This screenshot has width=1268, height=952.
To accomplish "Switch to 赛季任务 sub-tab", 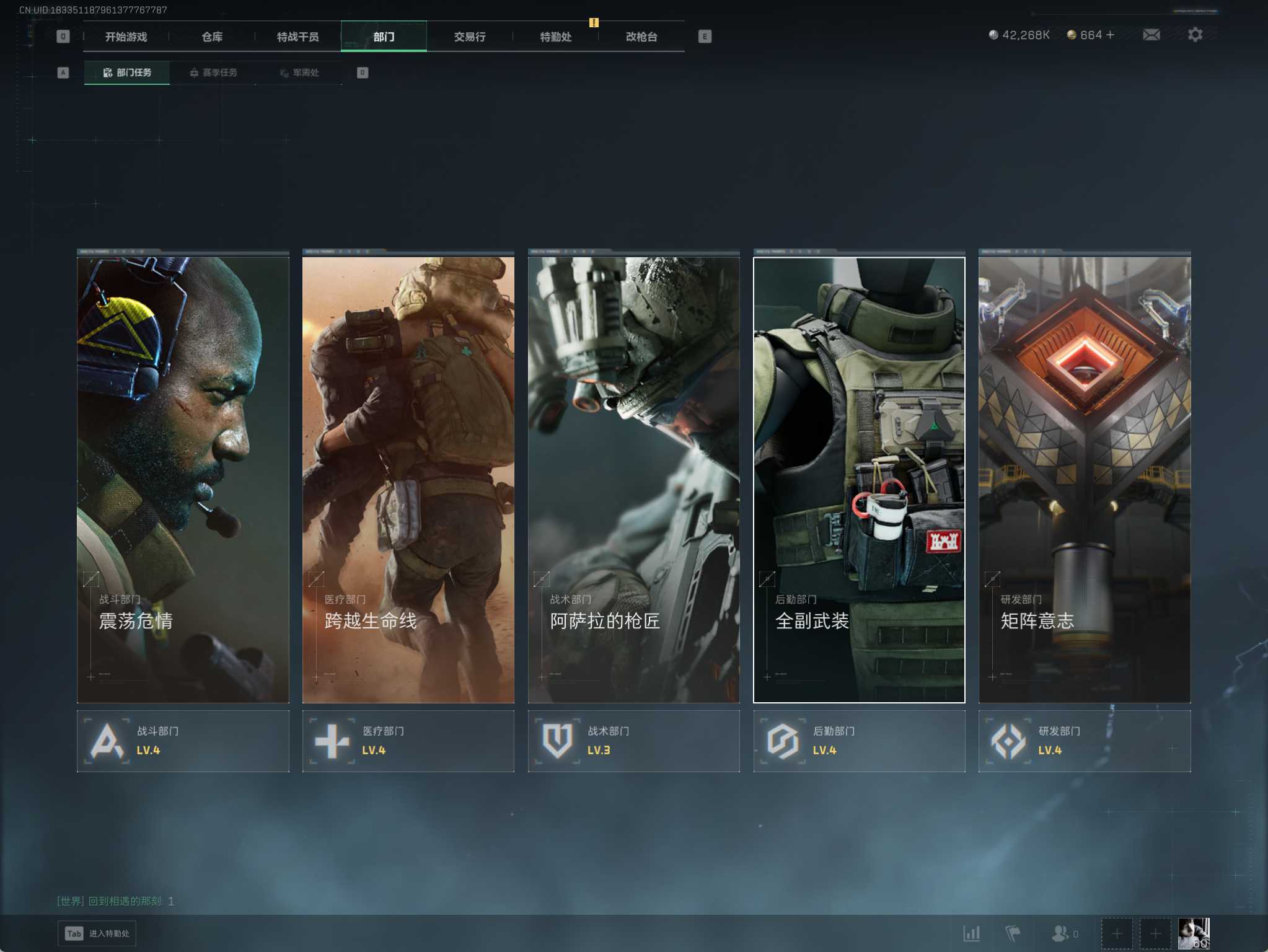I will tap(213, 73).
